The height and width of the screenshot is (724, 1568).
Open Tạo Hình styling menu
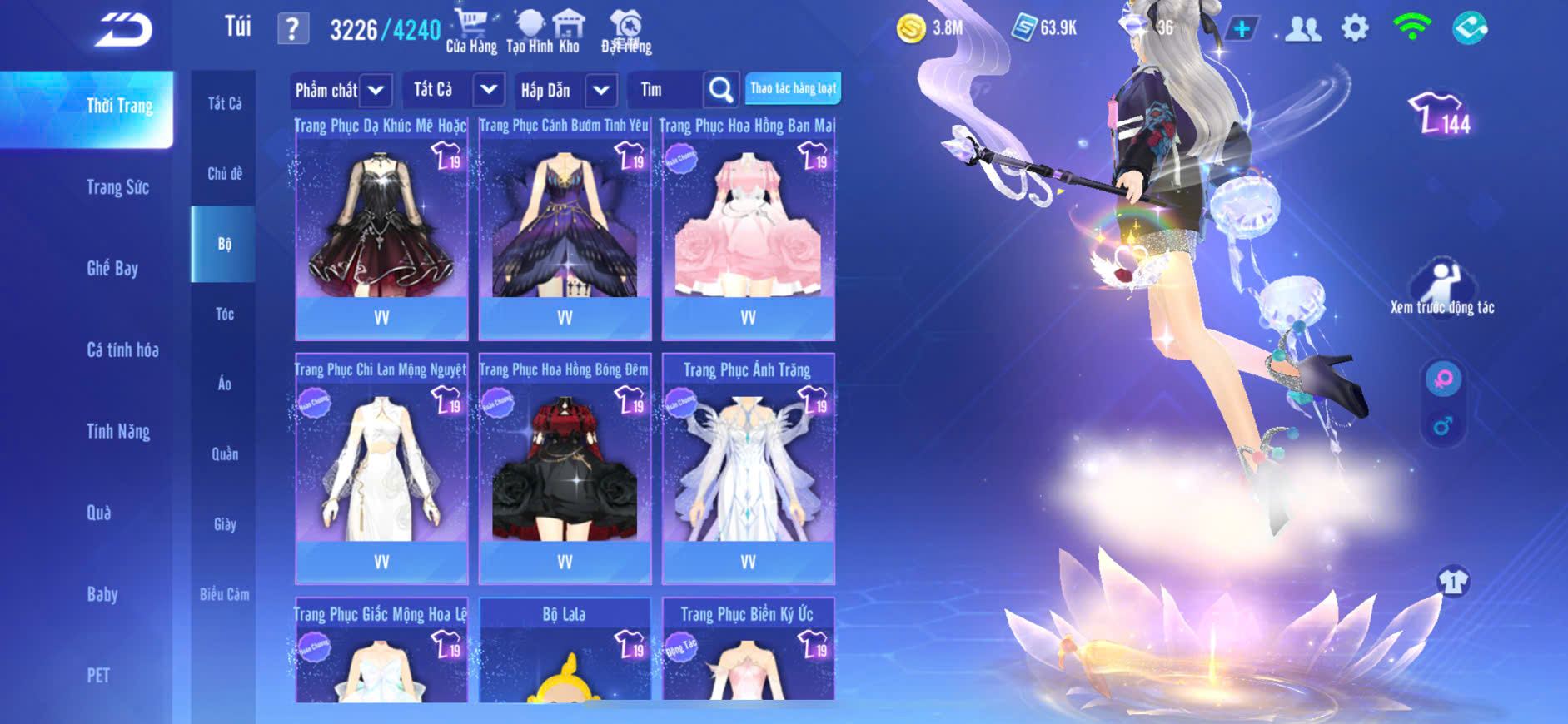[530, 32]
